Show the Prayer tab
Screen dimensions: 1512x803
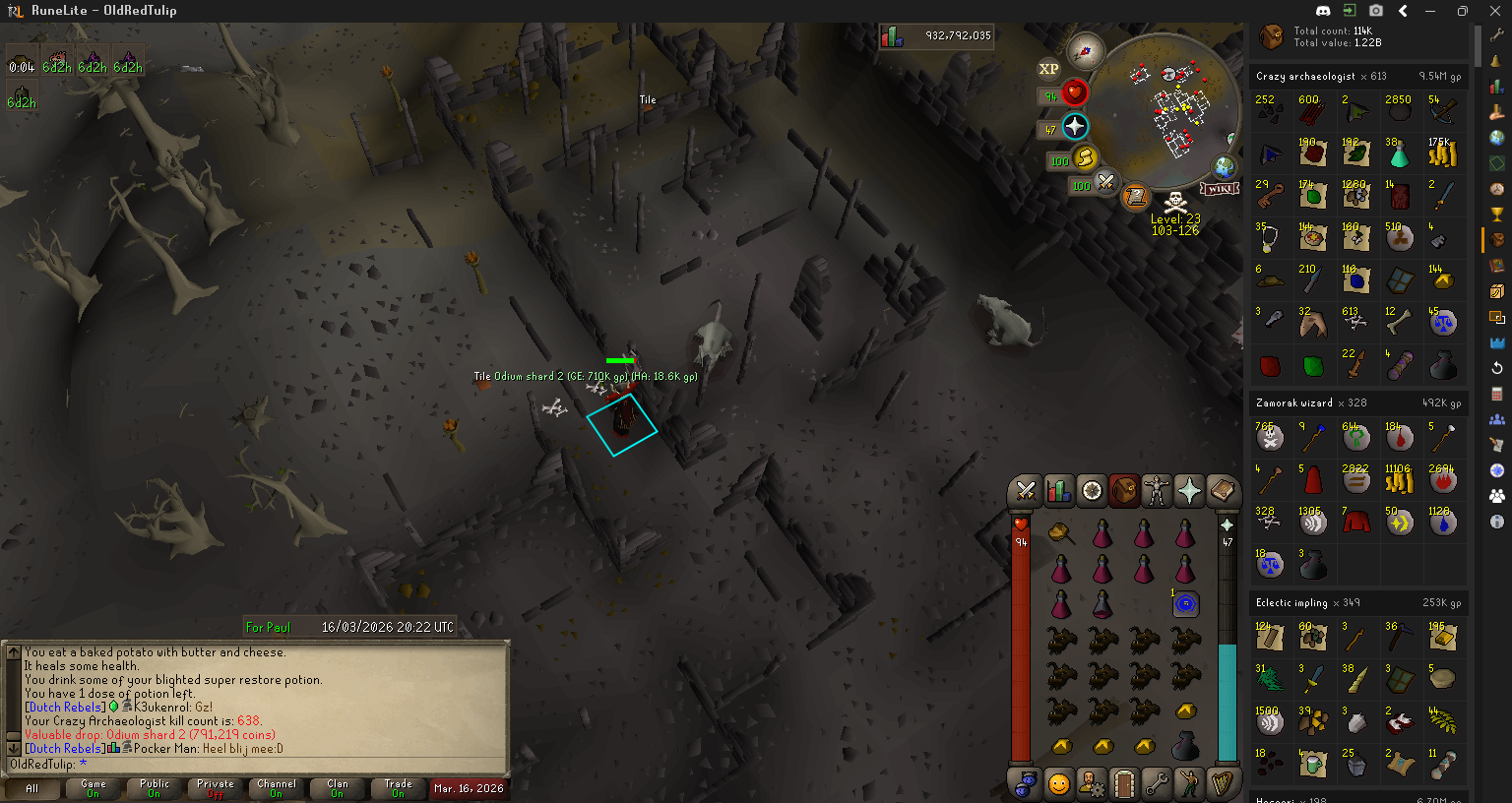tap(1189, 490)
